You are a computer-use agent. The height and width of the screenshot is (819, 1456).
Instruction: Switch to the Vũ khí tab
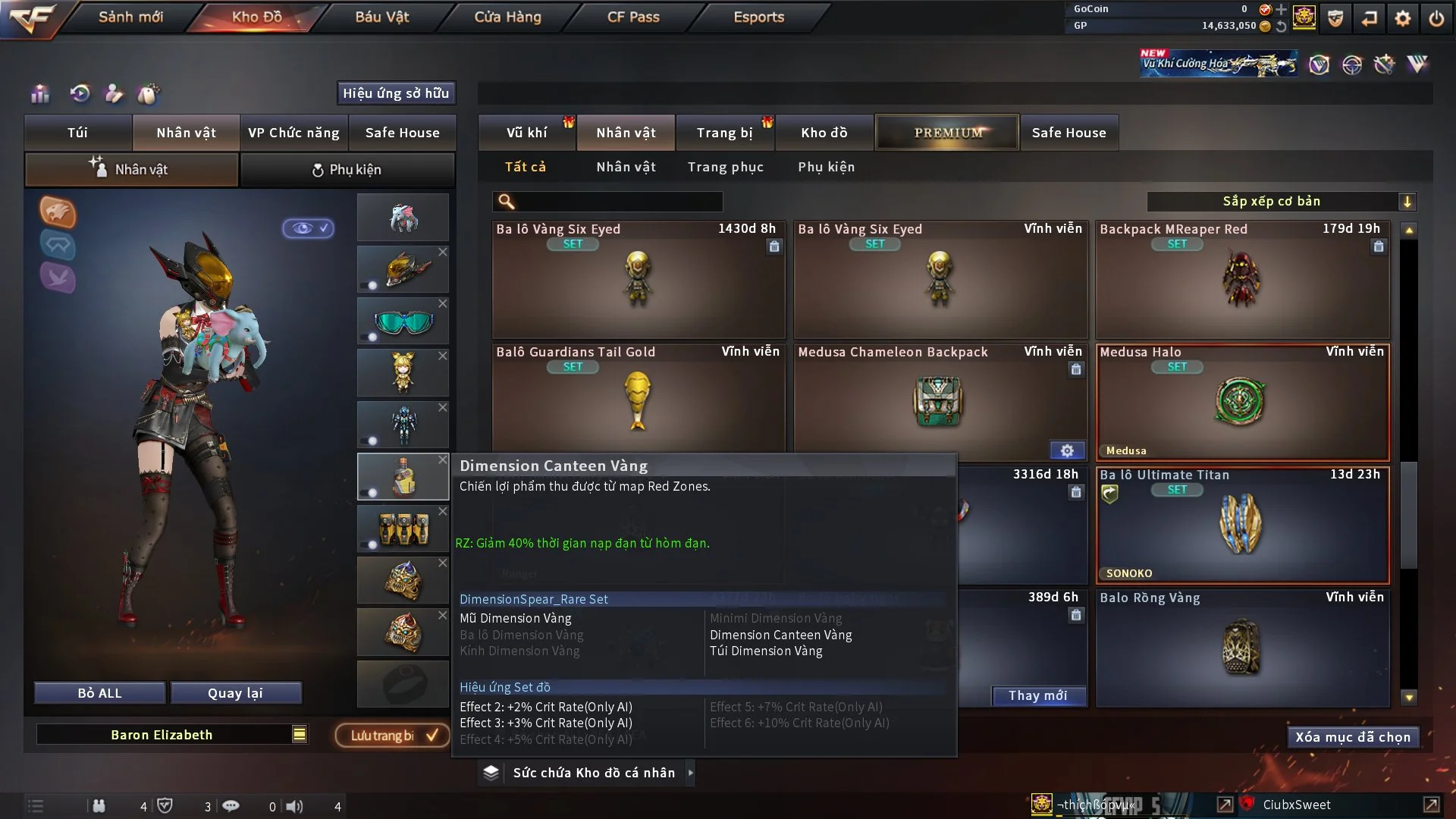[x=526, y=133]
